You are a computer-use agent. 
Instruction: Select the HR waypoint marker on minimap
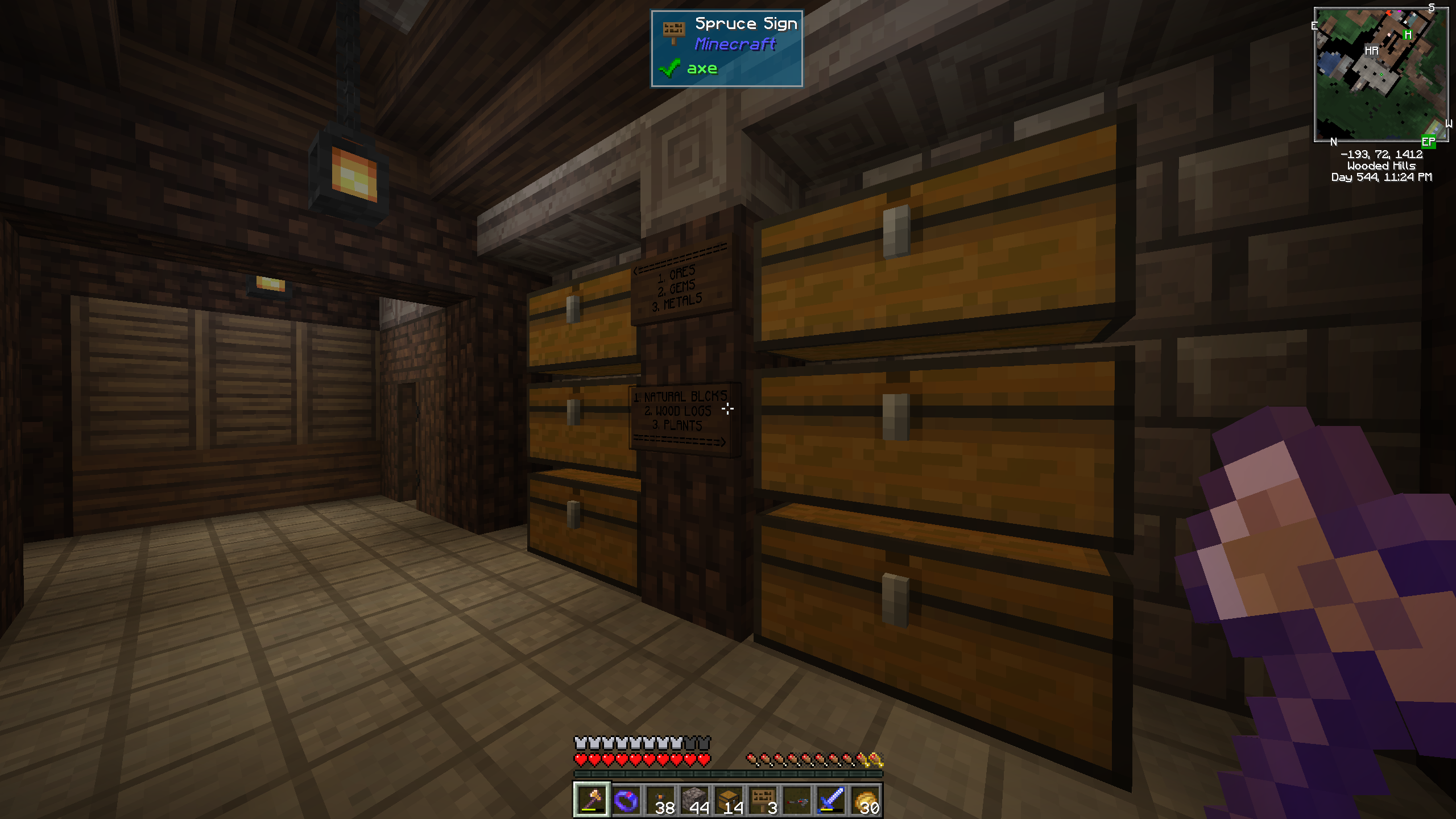coord(1371,51)
